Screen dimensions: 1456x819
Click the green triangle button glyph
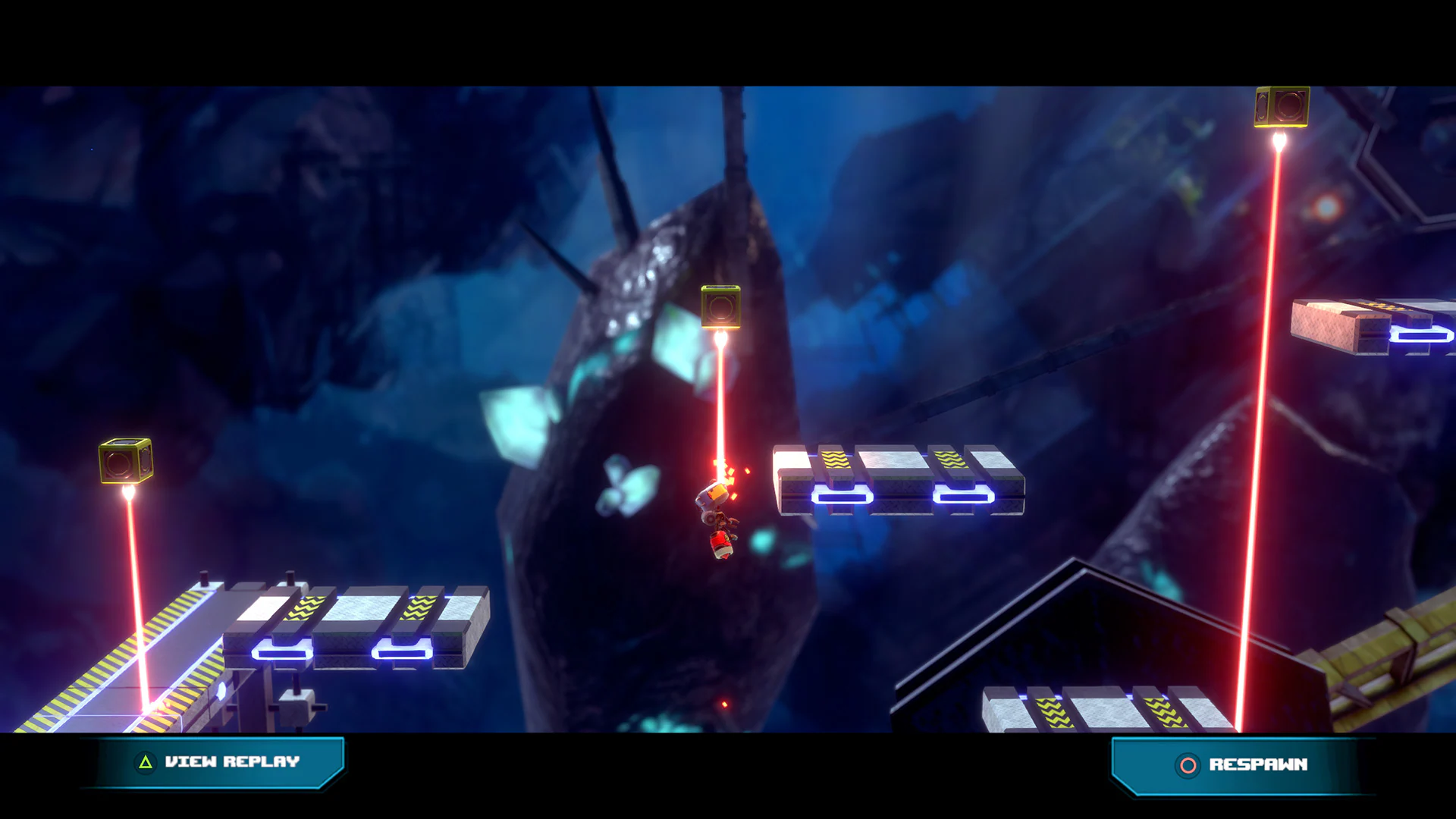click(x=144, y=762)
